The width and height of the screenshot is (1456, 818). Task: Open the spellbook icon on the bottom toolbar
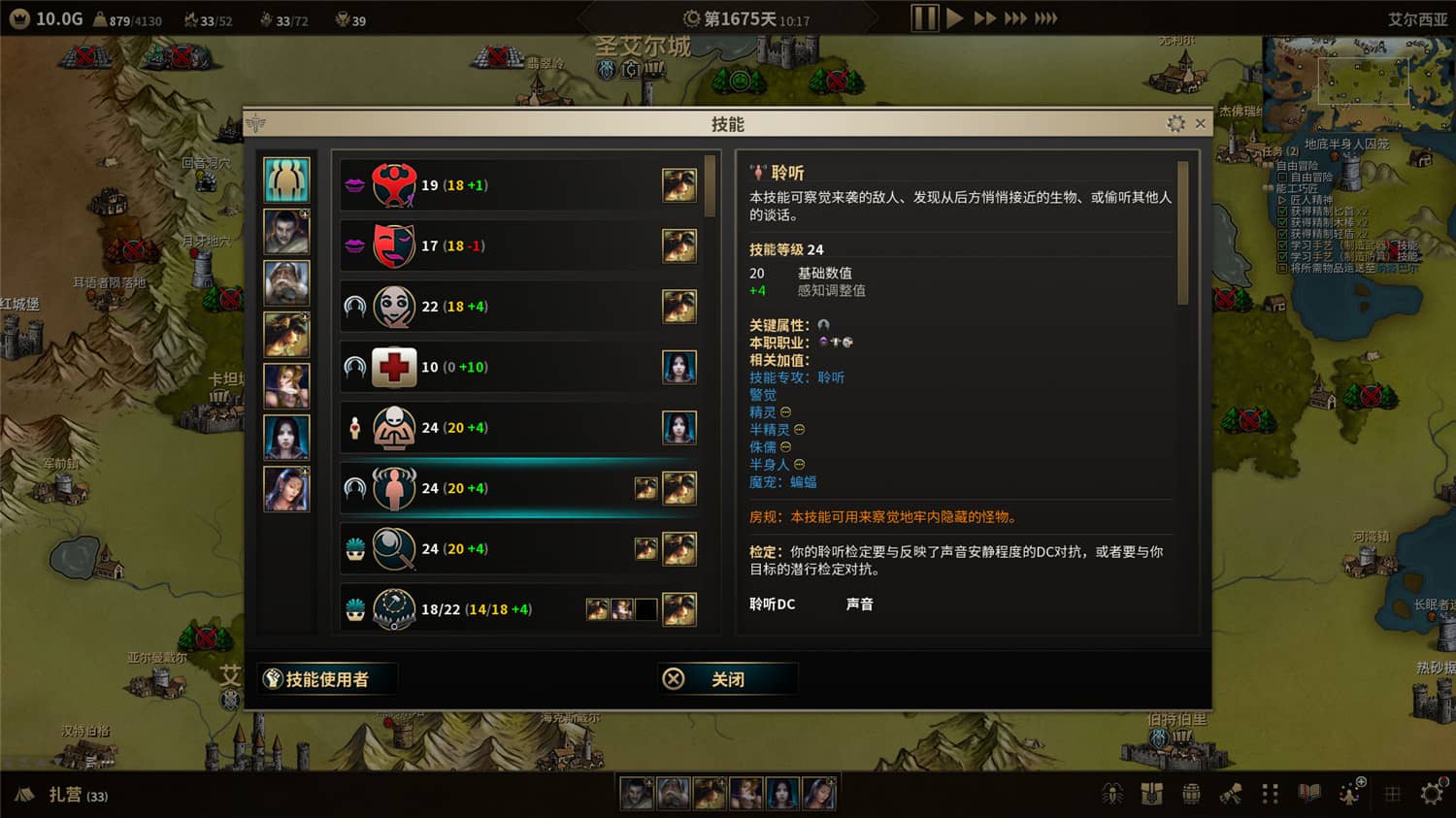click(1308, 793)
